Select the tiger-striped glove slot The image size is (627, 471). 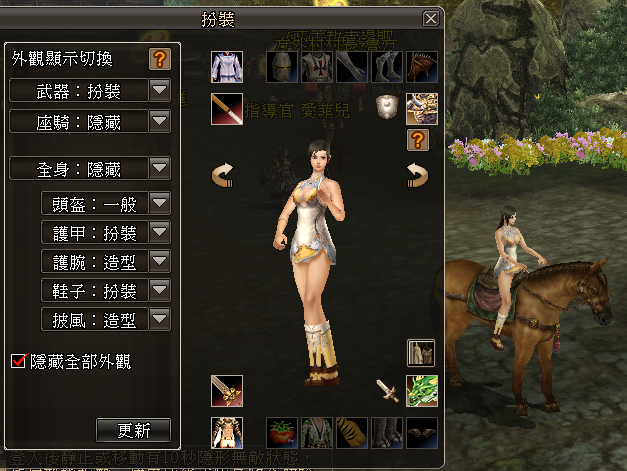point(351,433)
